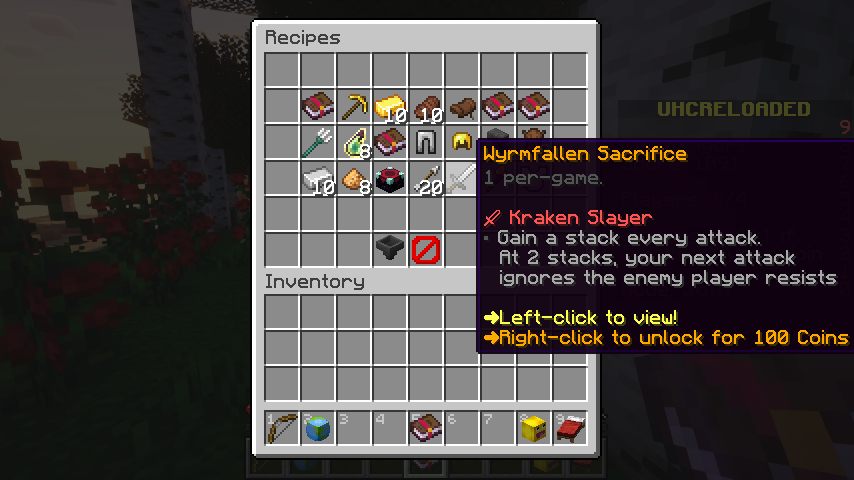Select the enchanted book left of the pickaxe
This screenshot has height=480, width=854.
click(318, 106)
